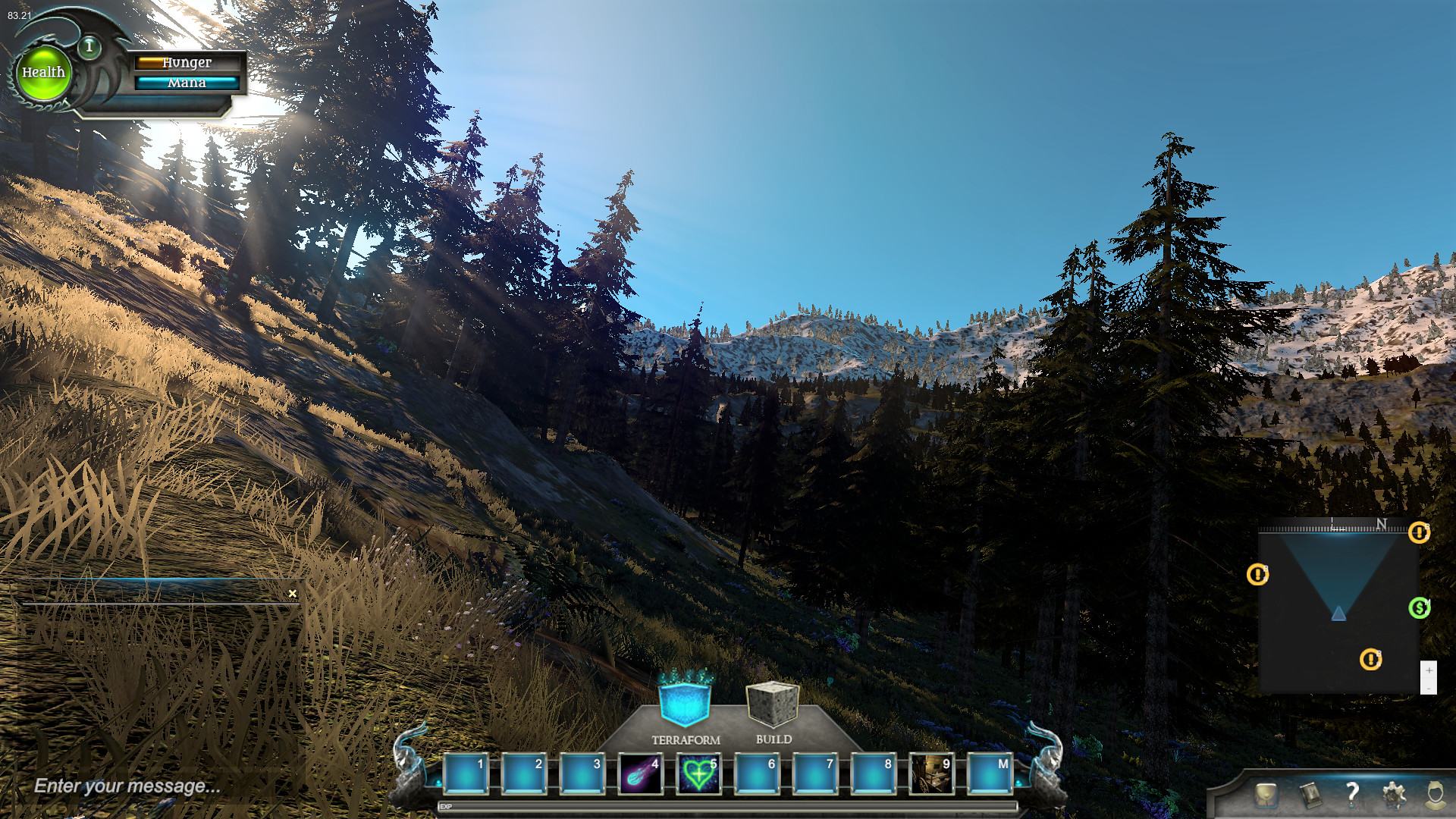The image size is (1456, 819).
Task: Open the golden chestplate equipment icon
Action: pyautogui.click(x=1265, y=795)
